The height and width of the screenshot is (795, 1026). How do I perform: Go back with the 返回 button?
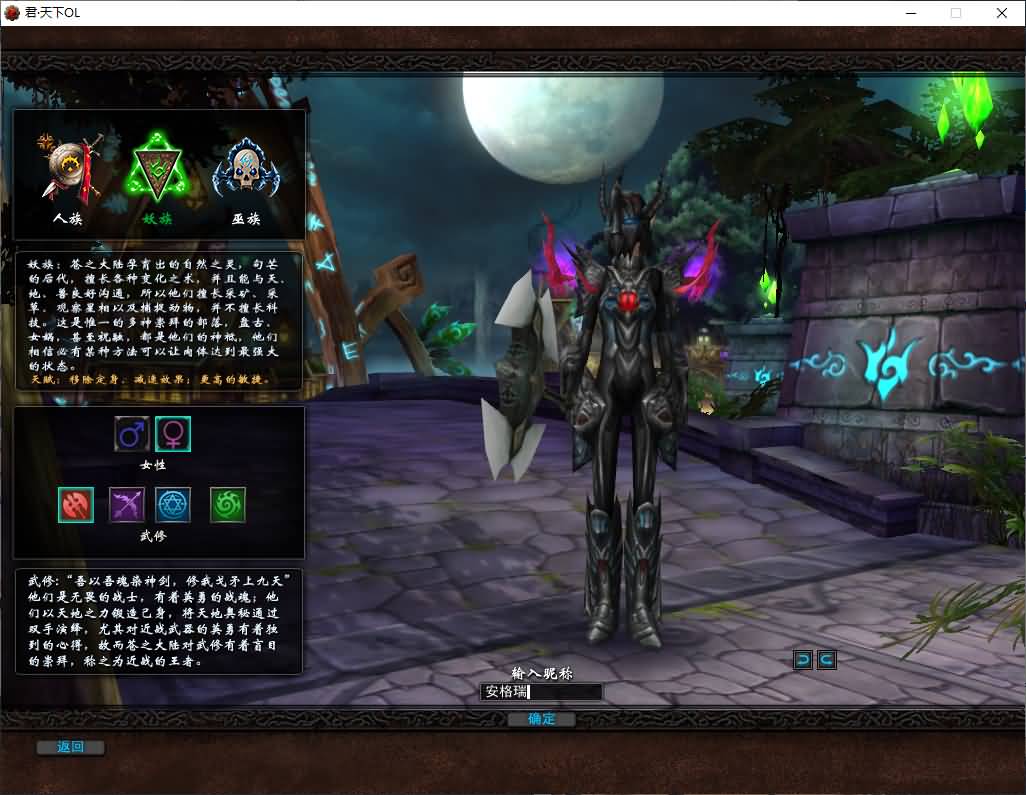(70, 747)
